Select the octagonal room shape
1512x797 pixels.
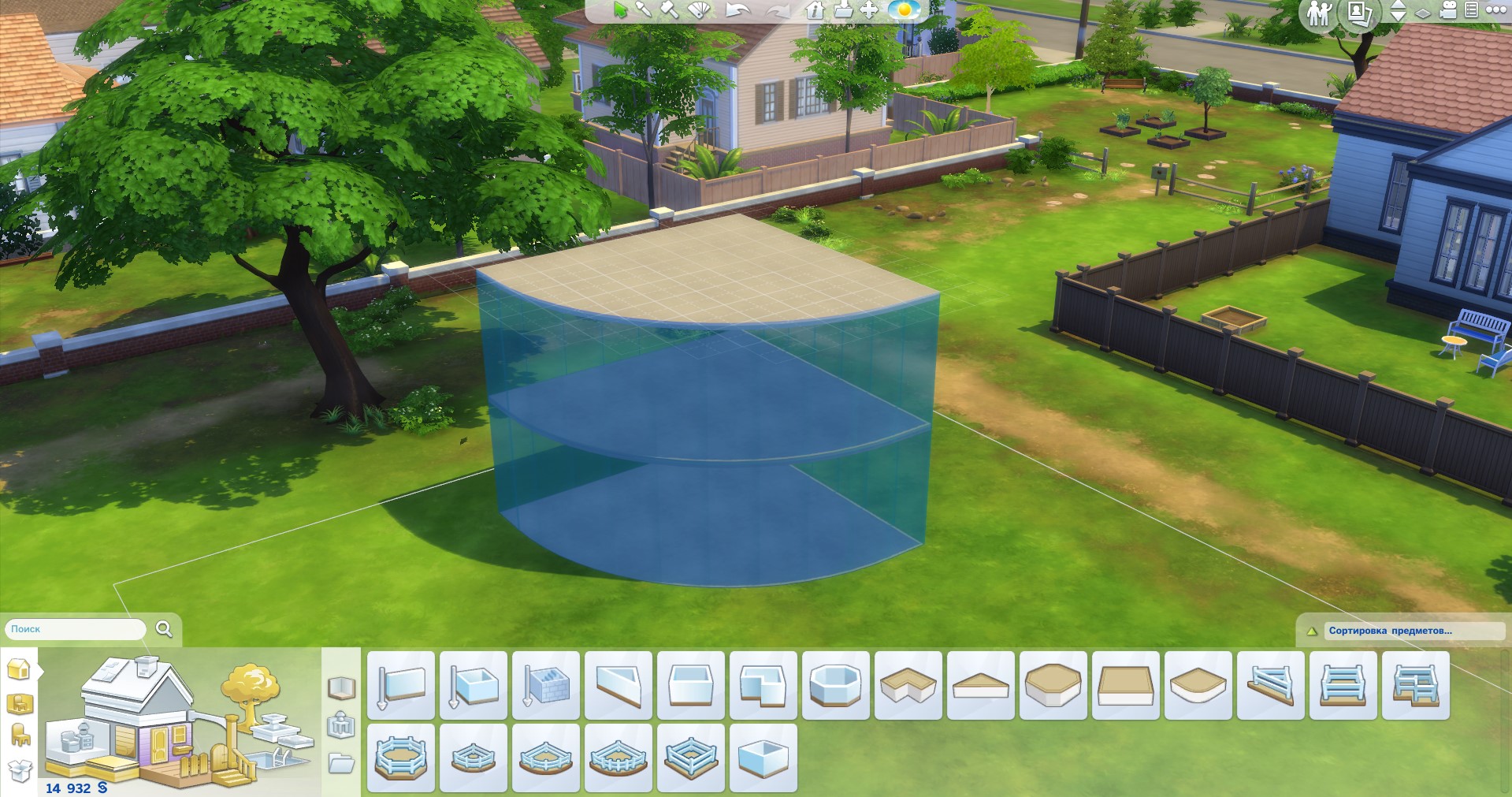[836, 685]
